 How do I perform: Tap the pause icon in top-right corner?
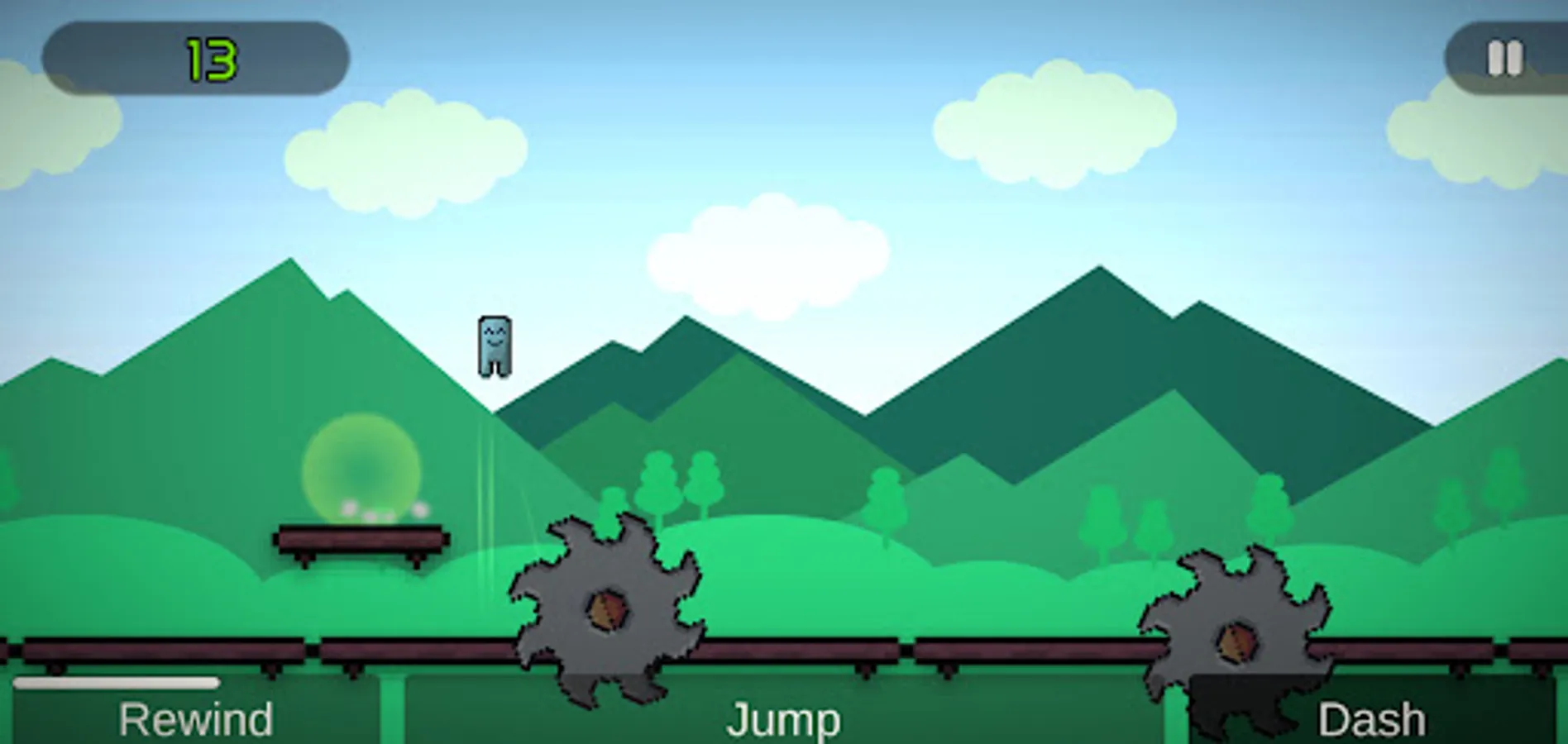coord(1504,58)
